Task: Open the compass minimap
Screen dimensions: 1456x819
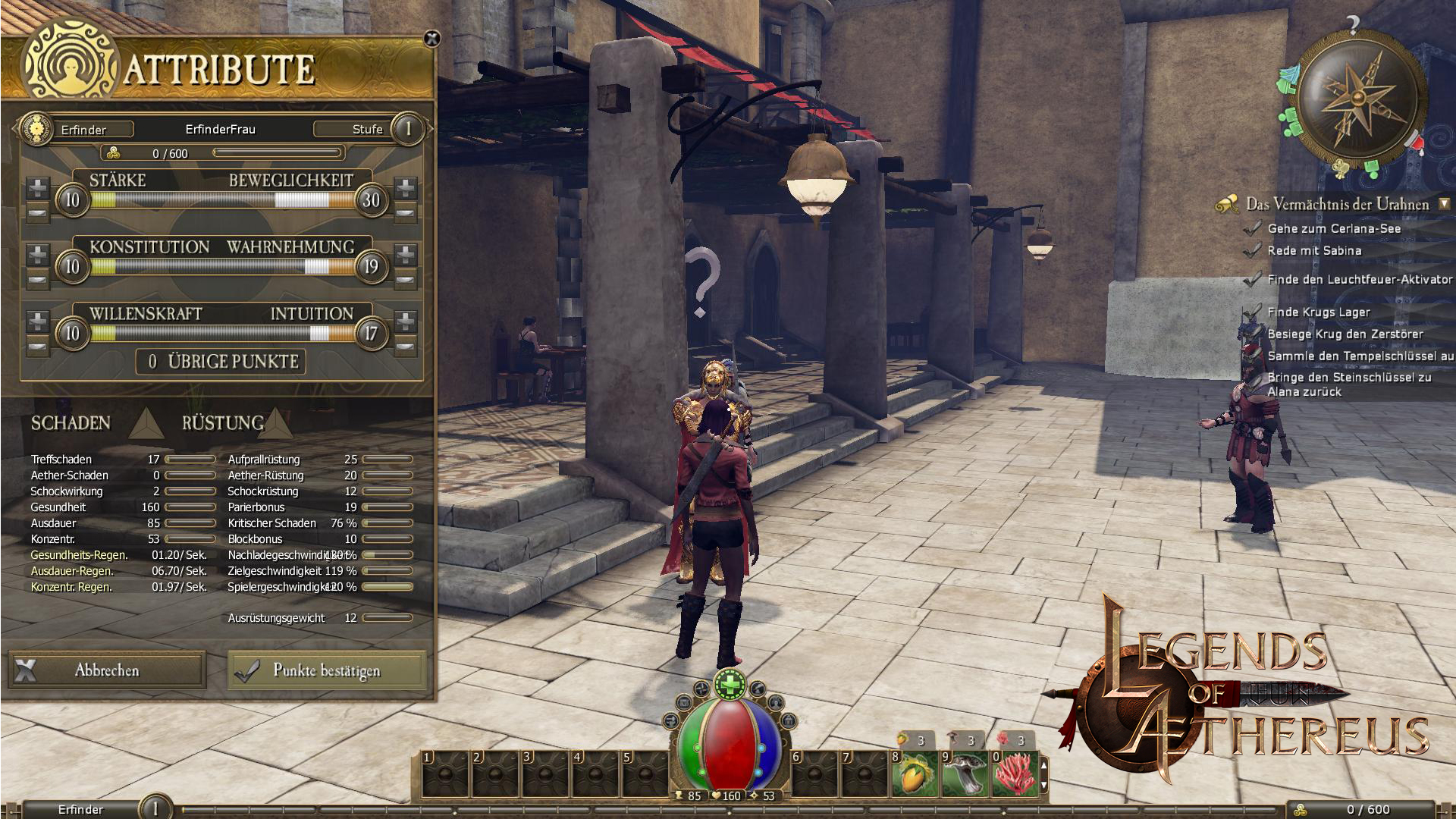Action: click(1361, 99)
